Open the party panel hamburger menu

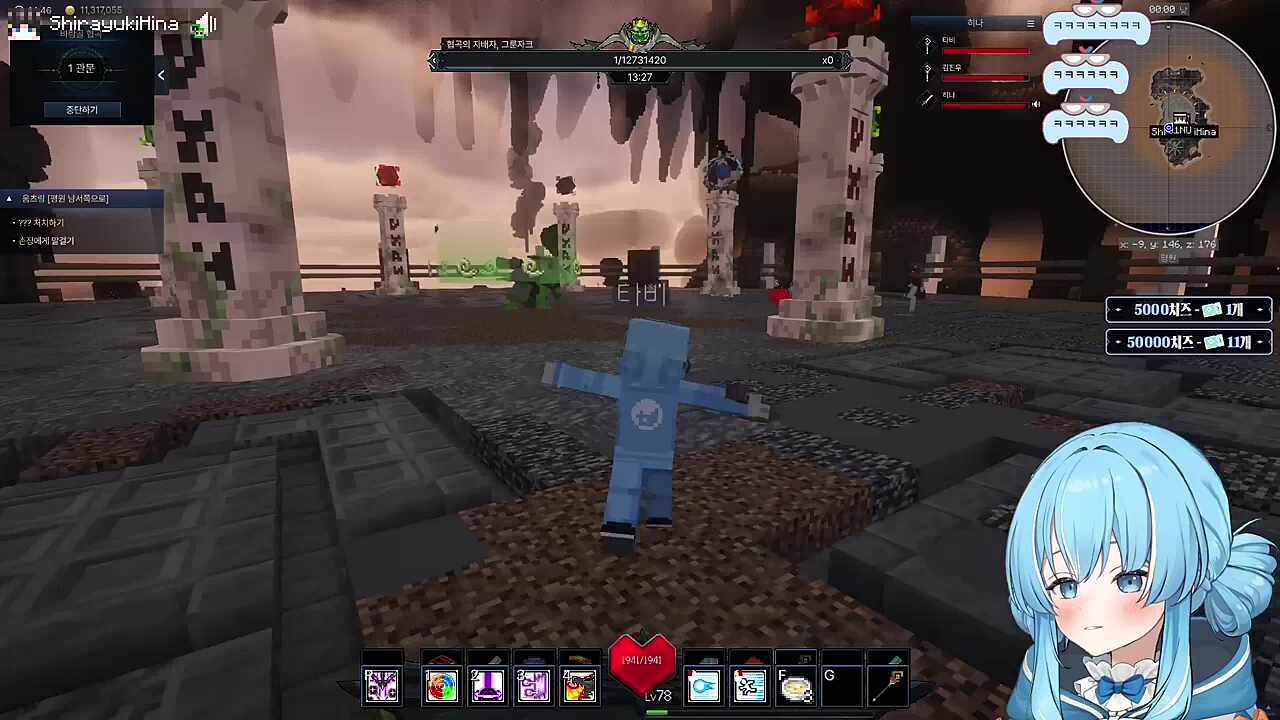coord(1030,23)
